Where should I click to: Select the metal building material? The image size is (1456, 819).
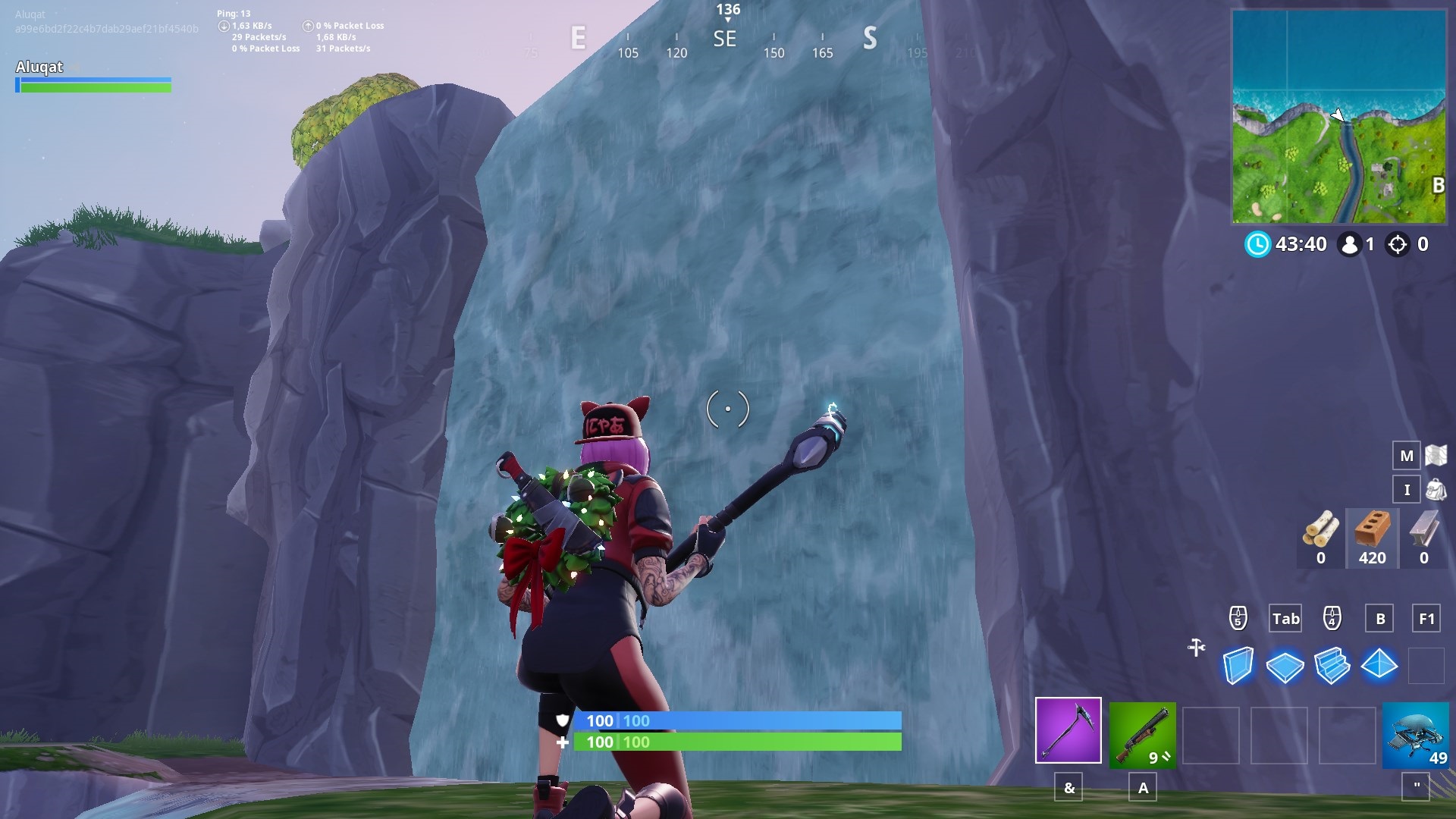click(1423, 537)
